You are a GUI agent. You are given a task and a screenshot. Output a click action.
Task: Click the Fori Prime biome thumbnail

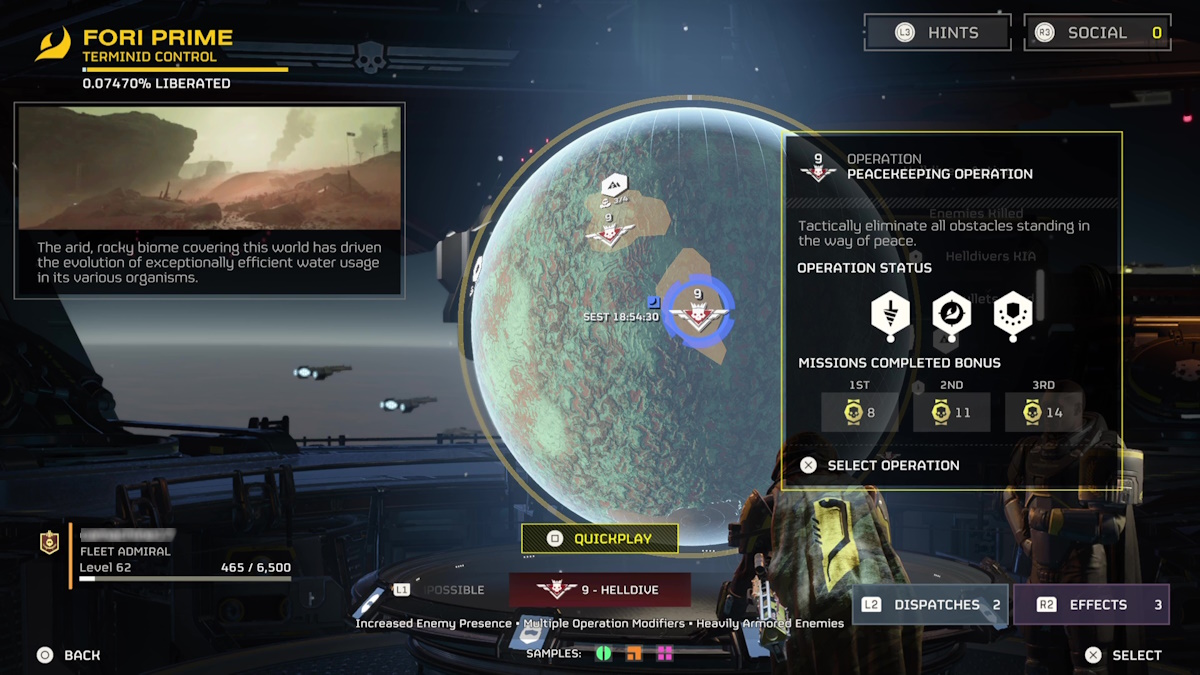click(x=209, y=167)
